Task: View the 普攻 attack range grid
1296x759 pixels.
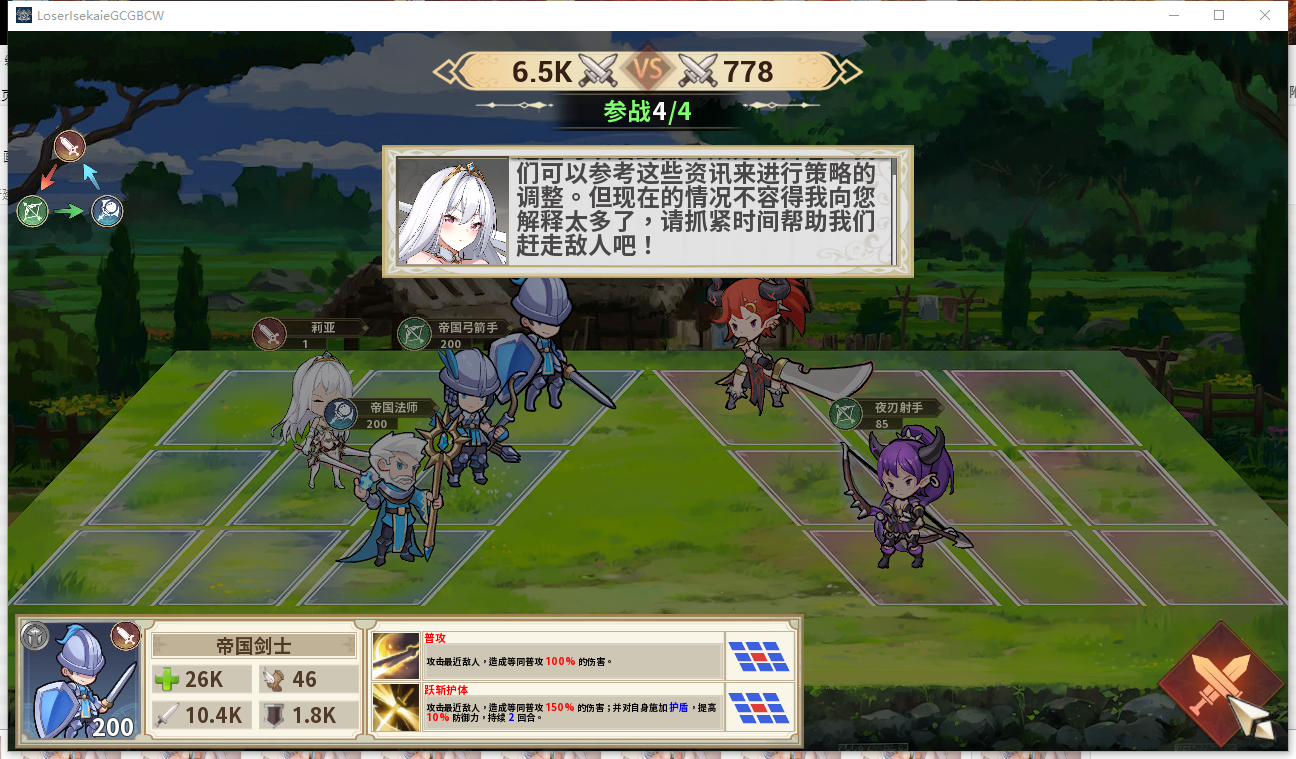Action: [x=759, y=656]
